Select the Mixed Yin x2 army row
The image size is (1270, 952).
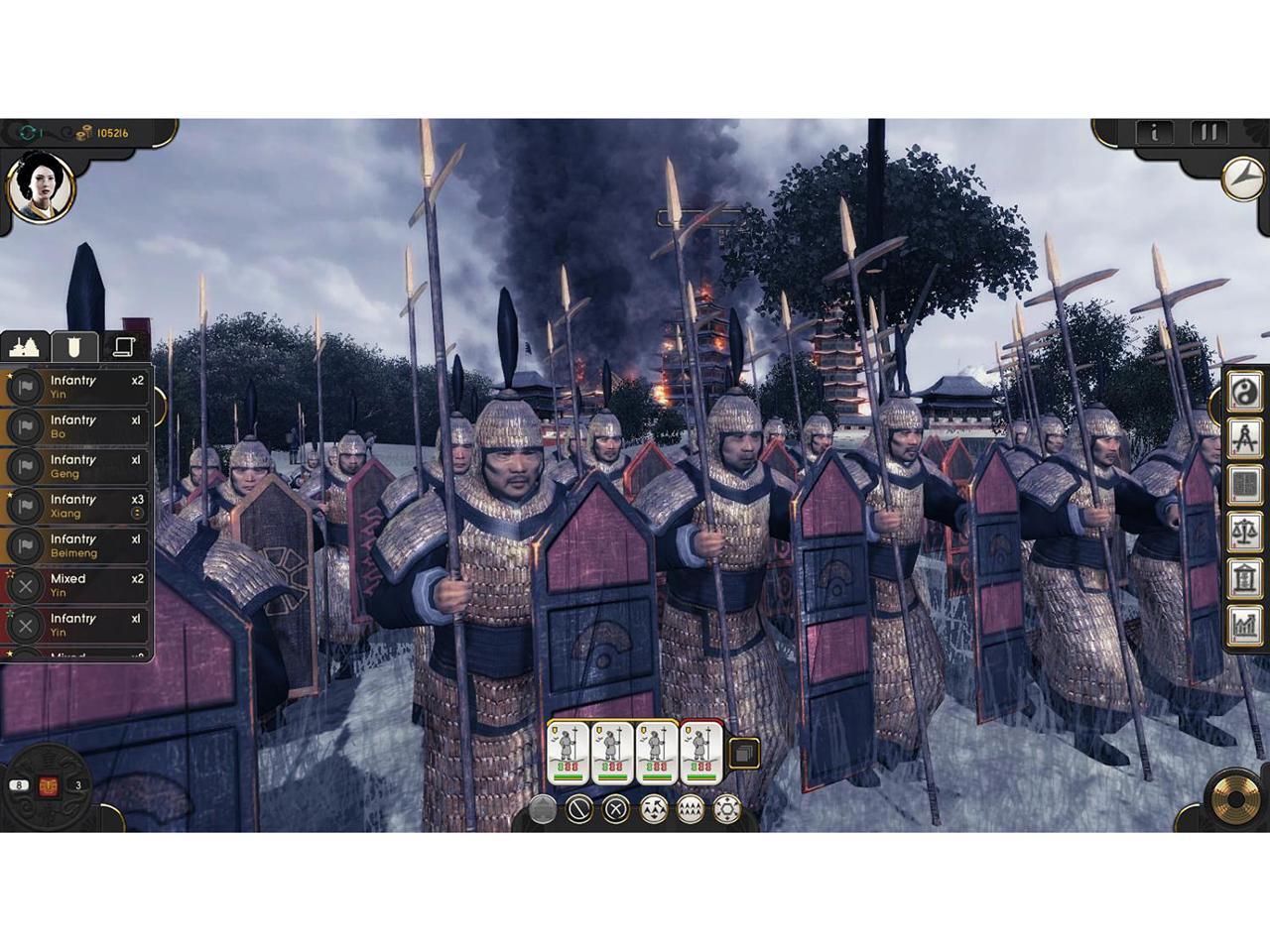(77, 585)
